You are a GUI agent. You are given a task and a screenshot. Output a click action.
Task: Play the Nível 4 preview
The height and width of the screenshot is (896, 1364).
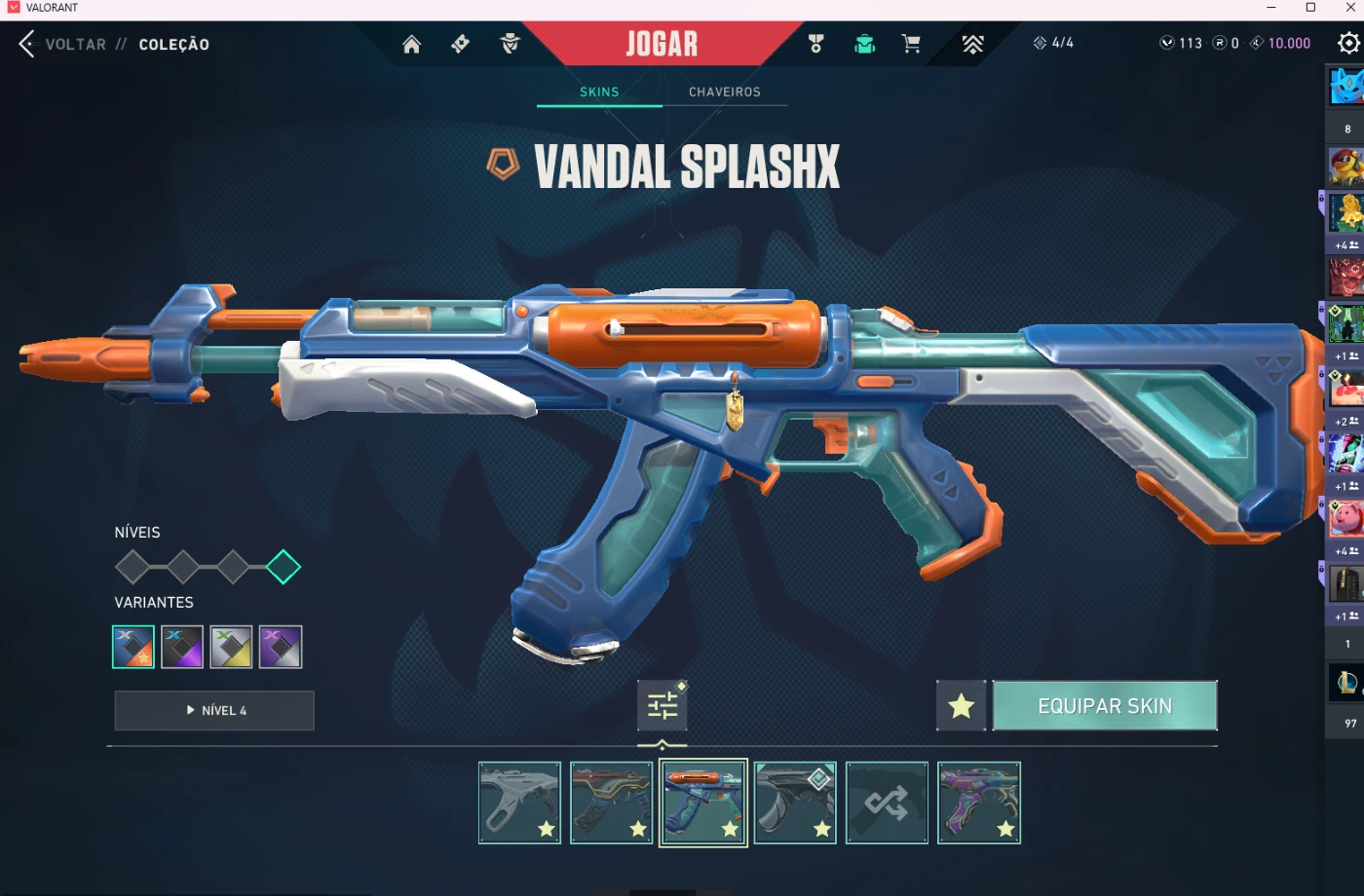[x=214, y=711]
